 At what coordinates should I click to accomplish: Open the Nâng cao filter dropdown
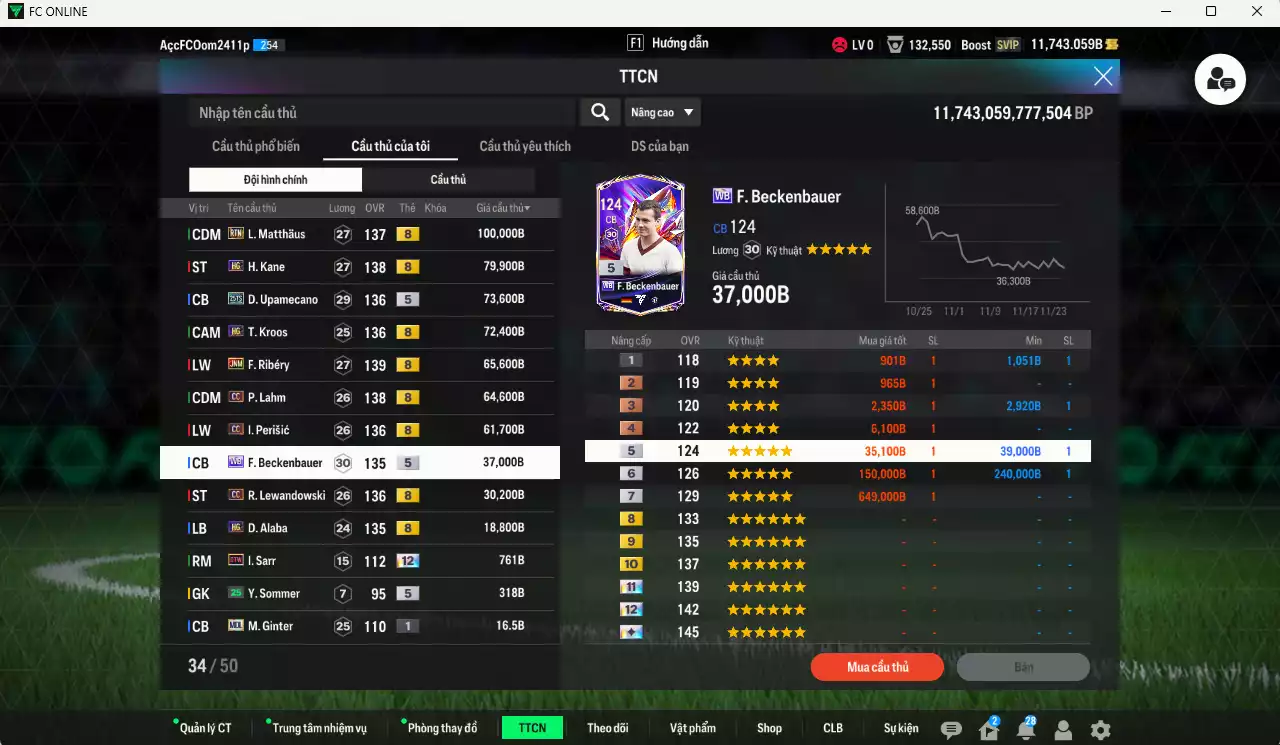click(x=662, y=112)
